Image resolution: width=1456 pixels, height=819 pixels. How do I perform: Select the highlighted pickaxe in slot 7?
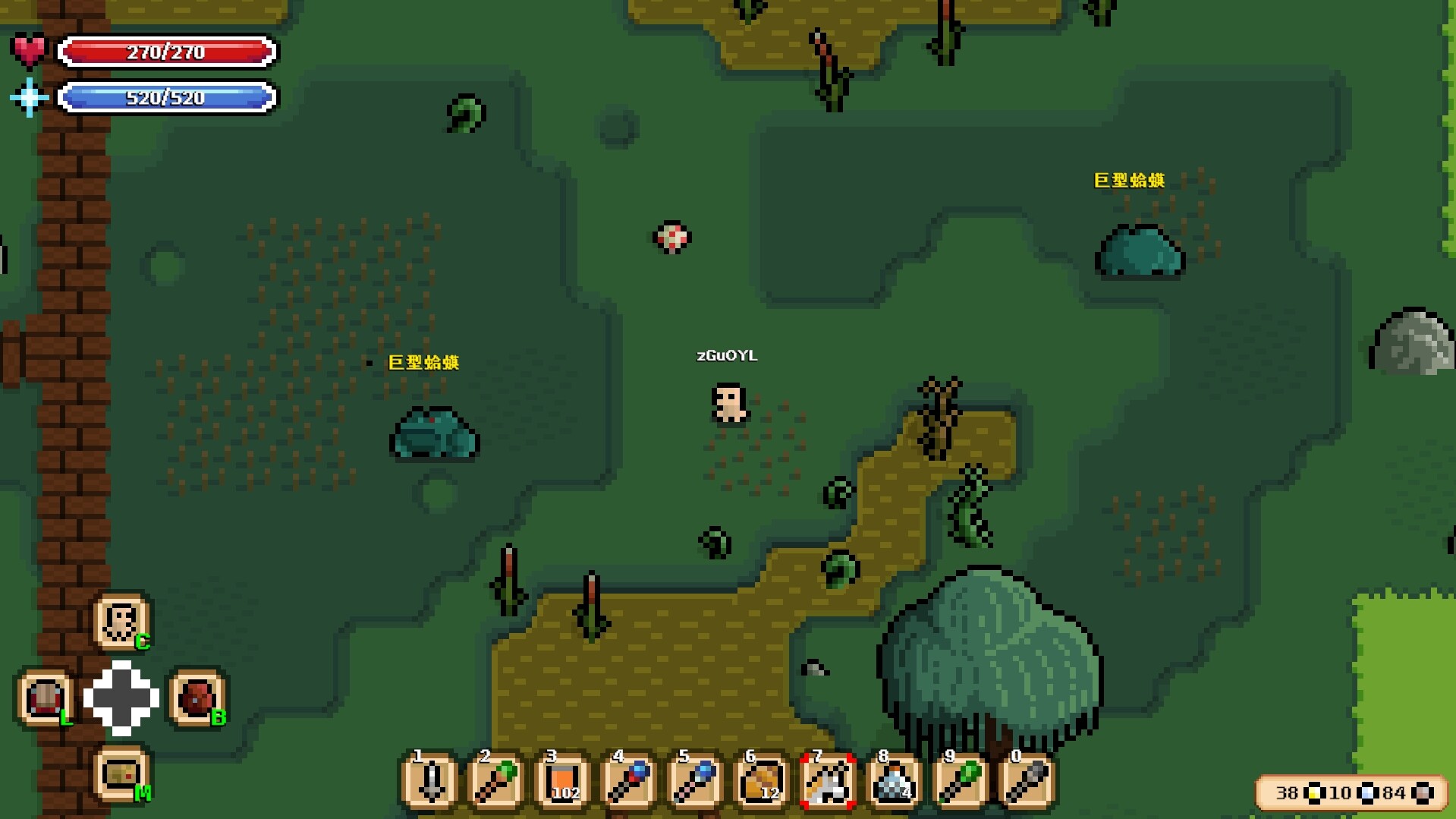(825, 782)
